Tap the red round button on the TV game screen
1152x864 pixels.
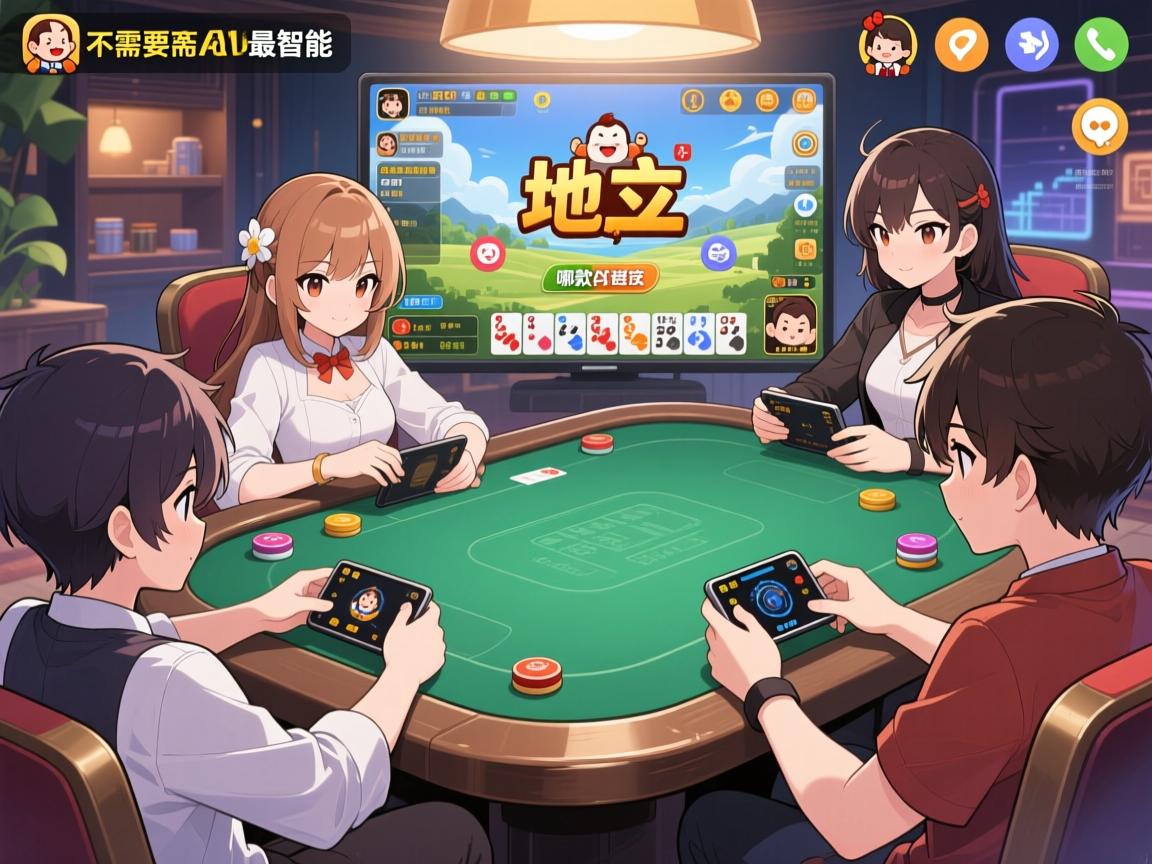(x=490, y=254)
